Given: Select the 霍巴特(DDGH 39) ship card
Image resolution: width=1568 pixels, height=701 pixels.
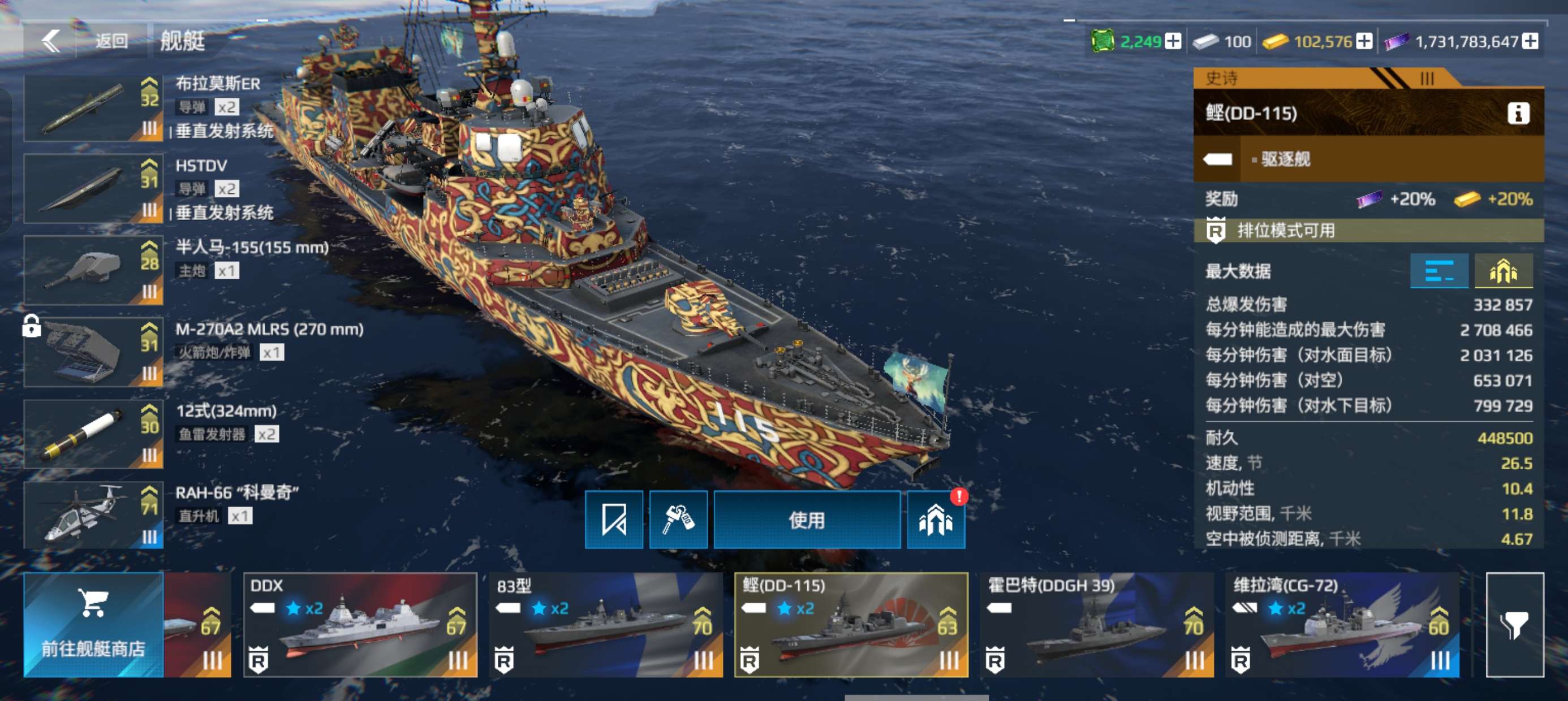Looking at the screenshot, I should pyautogui.click(x=1096, y=624).
